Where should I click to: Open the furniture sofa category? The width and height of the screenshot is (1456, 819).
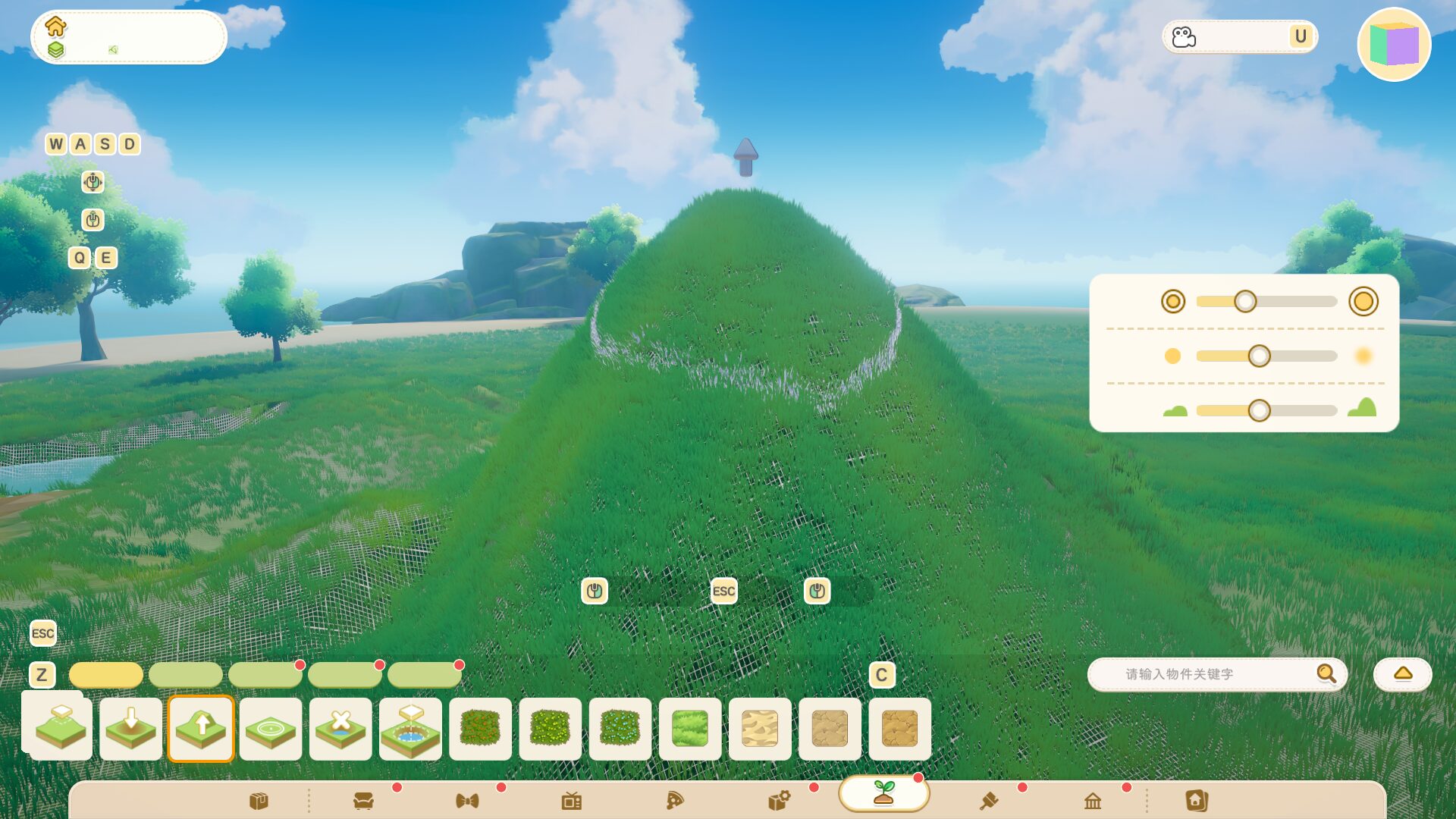click(363, 801)
